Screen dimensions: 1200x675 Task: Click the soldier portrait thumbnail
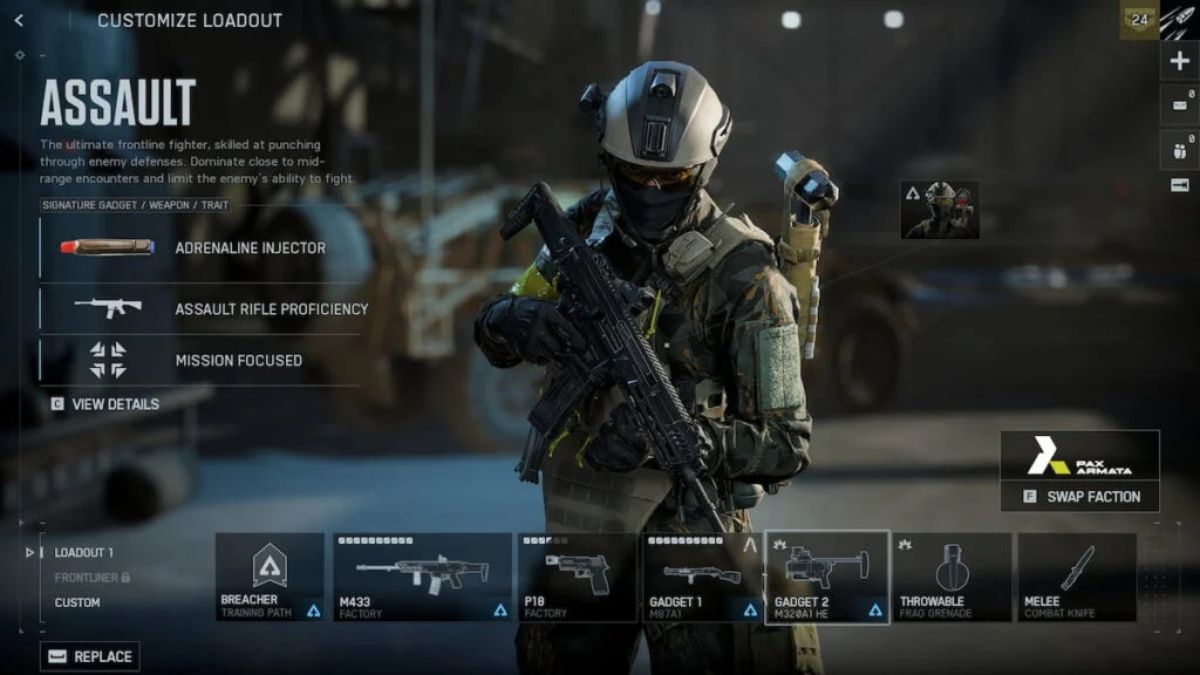click(940, 210)
